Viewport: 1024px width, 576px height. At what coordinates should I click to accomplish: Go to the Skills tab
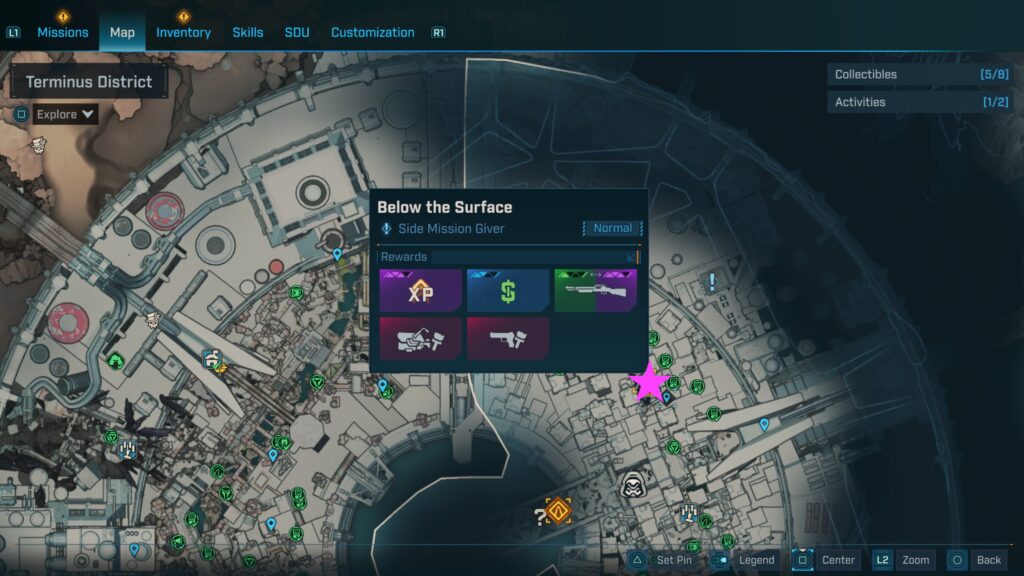[x=248, y=32]
